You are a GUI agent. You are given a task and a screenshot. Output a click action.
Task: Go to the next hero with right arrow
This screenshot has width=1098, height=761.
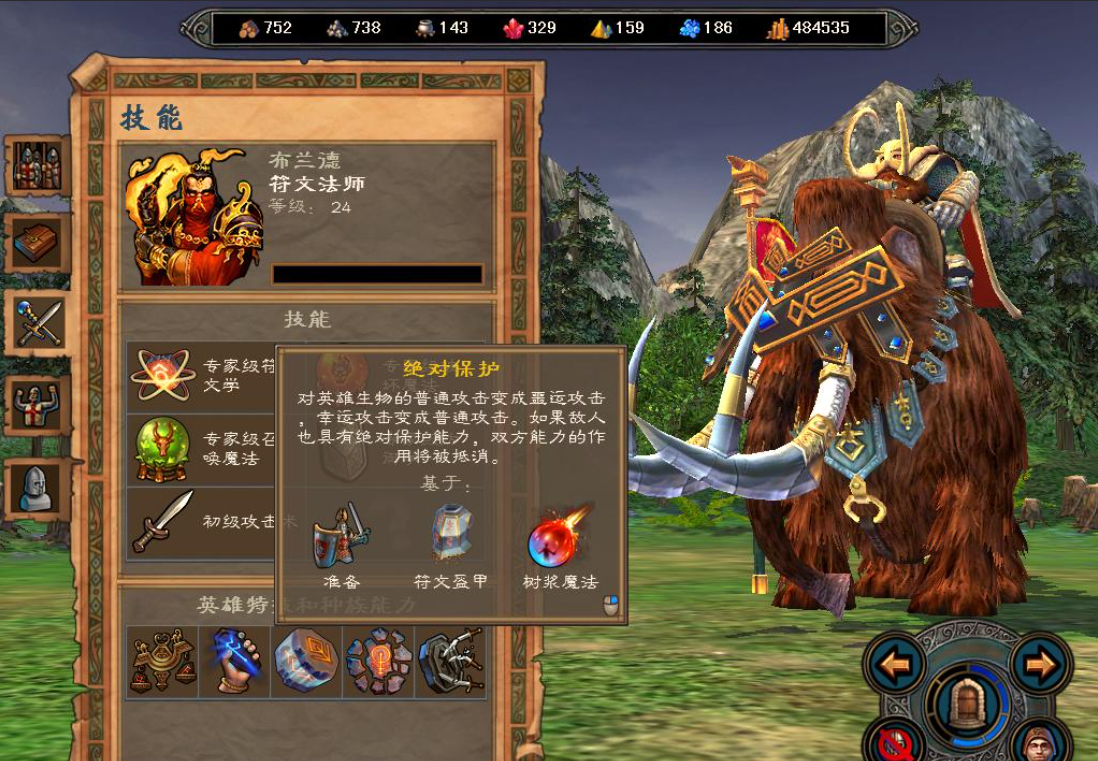(x=1041, y=663)
